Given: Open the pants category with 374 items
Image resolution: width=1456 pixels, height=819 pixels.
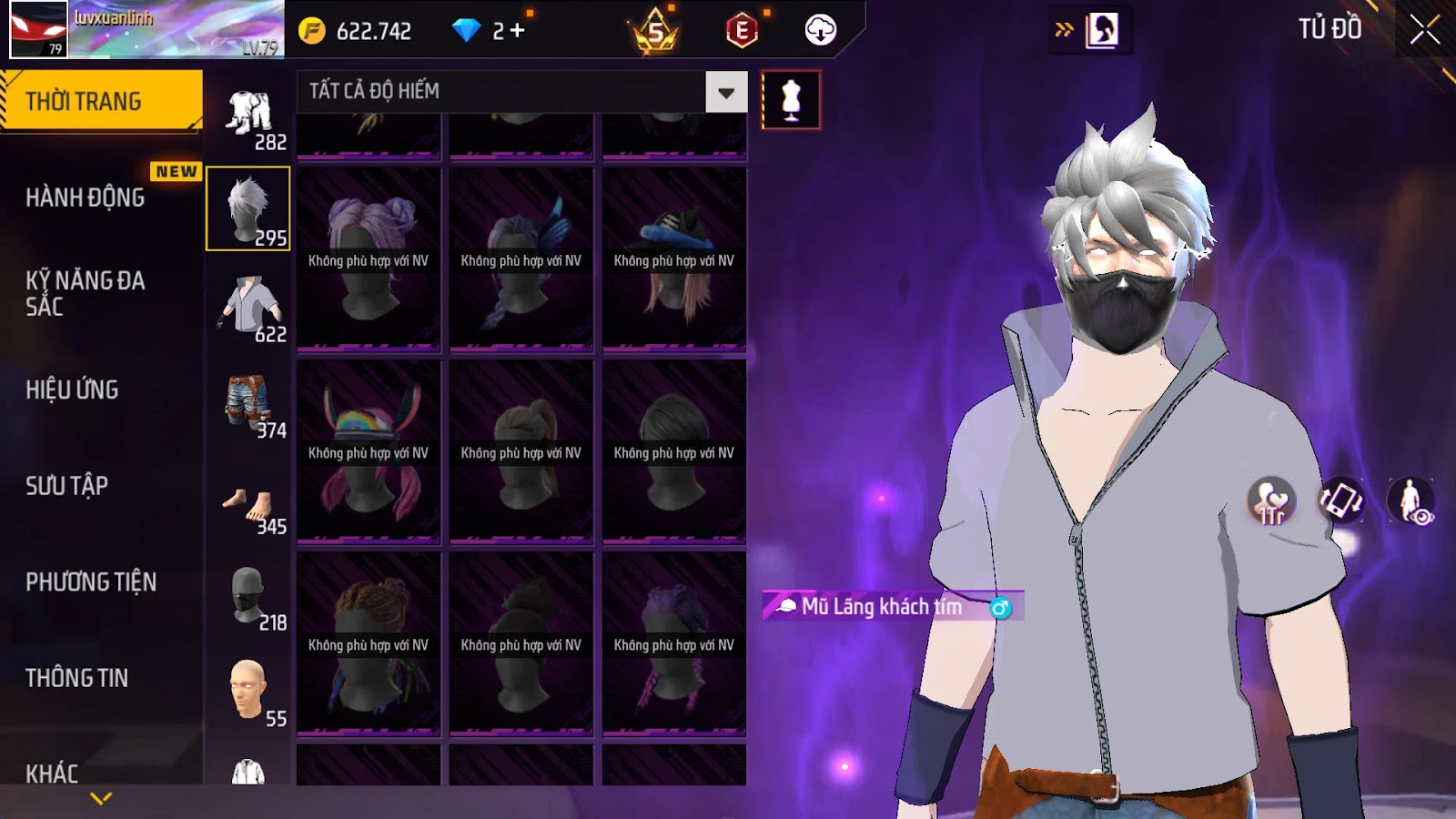Looking at the screenshot, I should [248, 402].
